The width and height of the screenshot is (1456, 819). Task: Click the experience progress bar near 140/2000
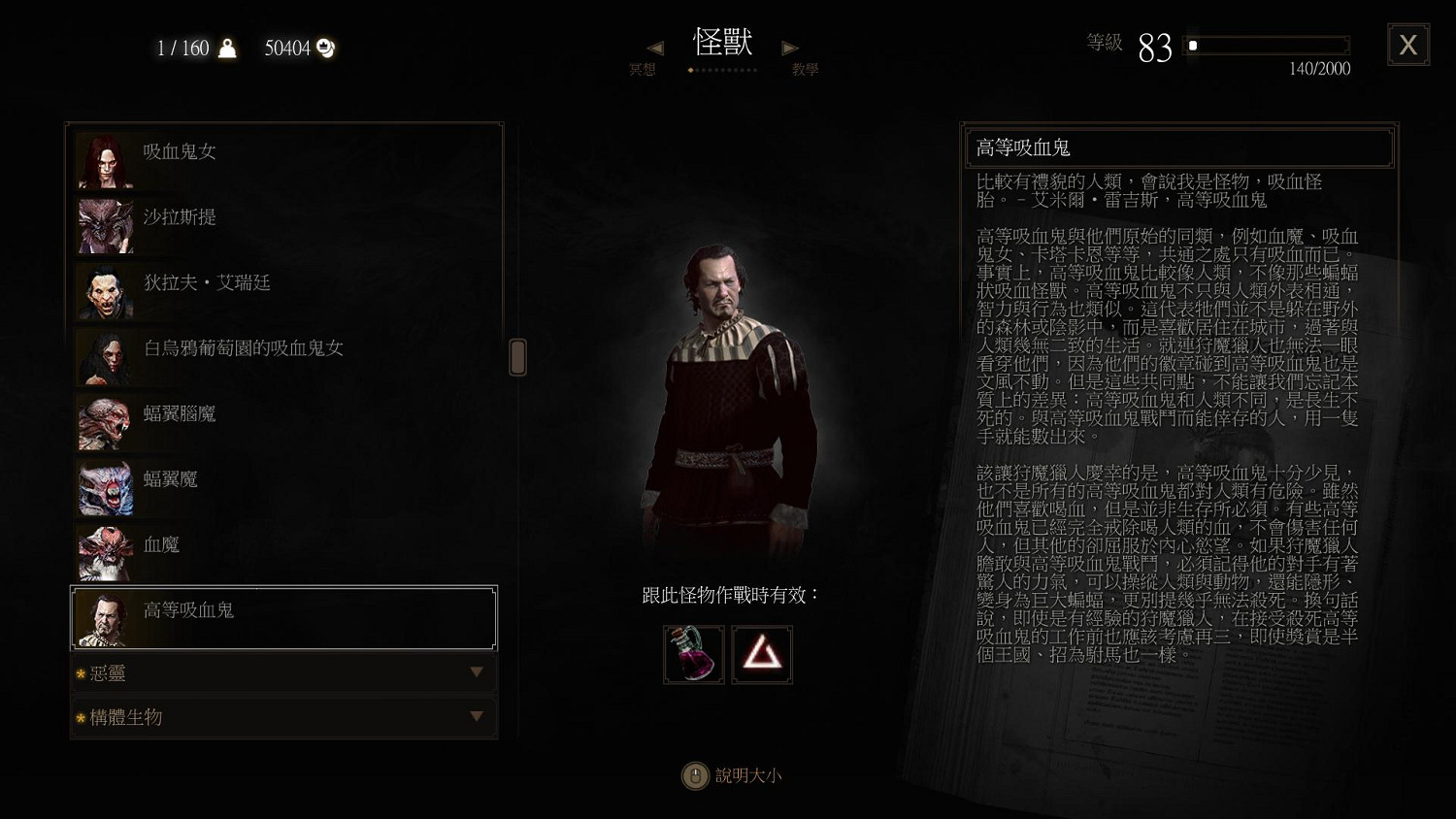pos(1267,44)
